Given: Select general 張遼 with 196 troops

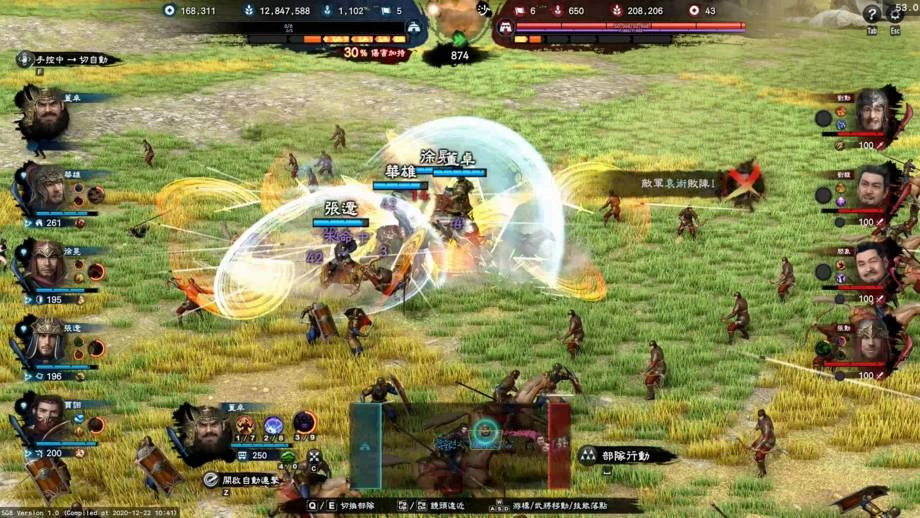Looking at the screenshot, I should (x=46, y=341).
